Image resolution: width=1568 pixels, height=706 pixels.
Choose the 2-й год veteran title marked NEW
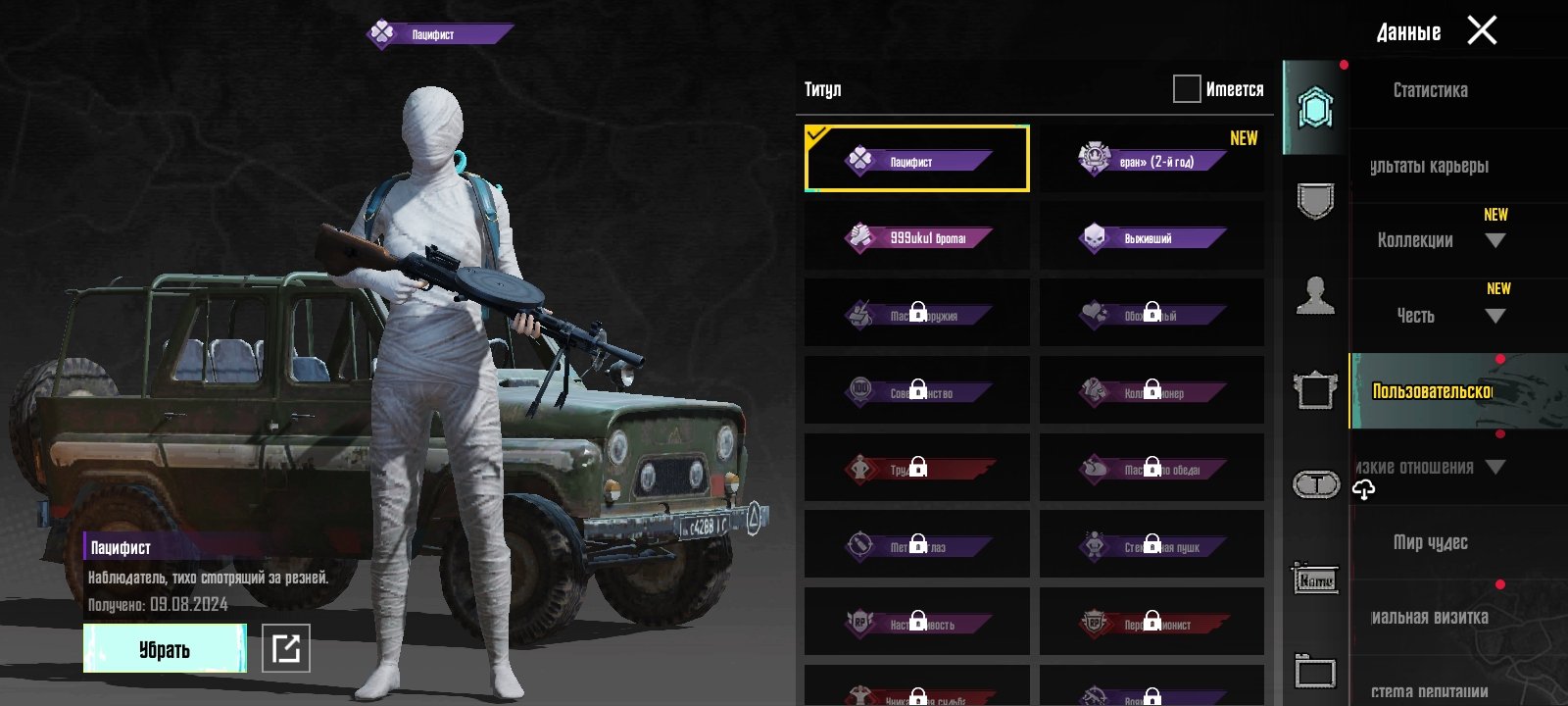coord(1151,159)
